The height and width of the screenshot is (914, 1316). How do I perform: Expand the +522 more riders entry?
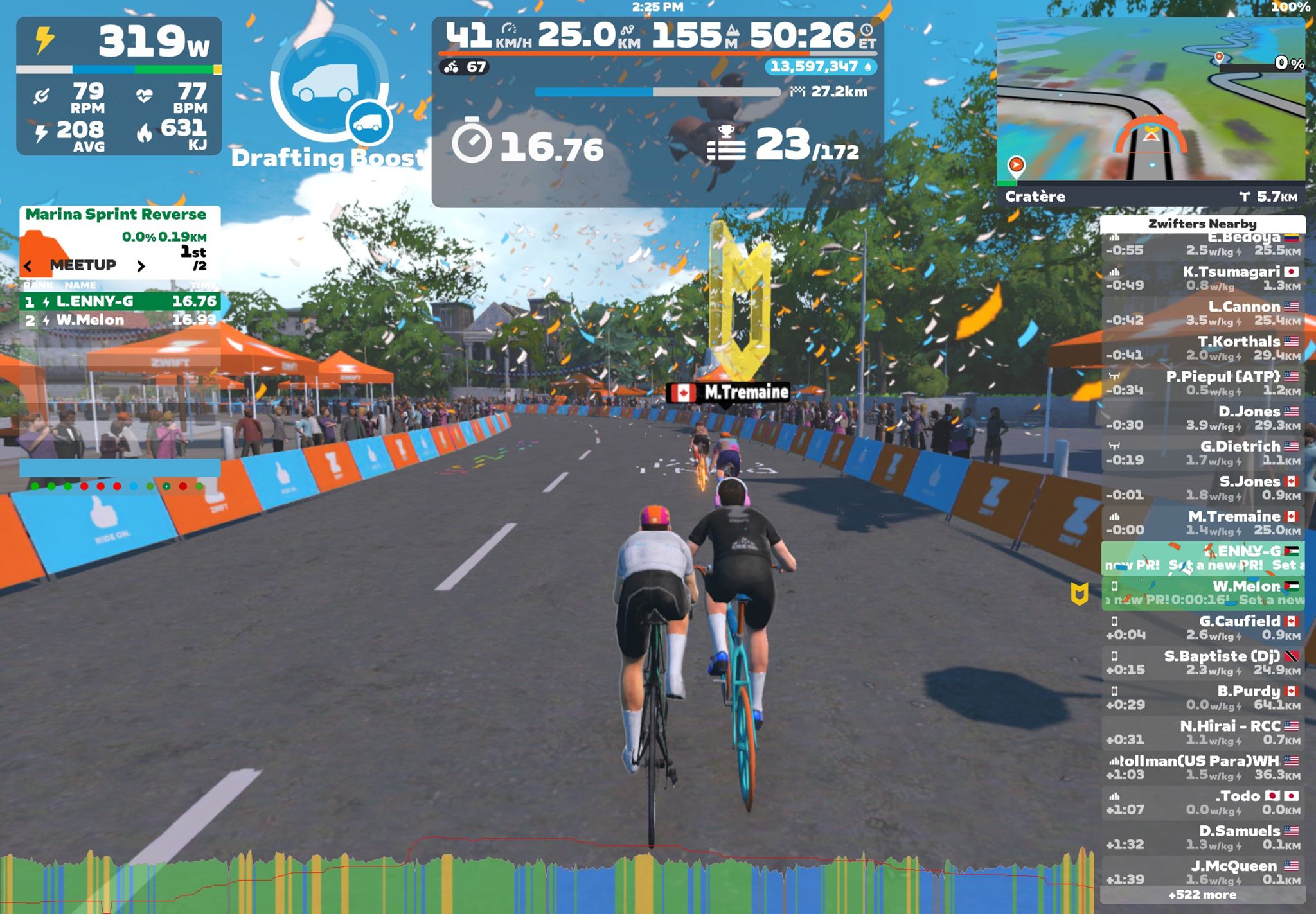pyautogui.click(x=1202, y=895)
